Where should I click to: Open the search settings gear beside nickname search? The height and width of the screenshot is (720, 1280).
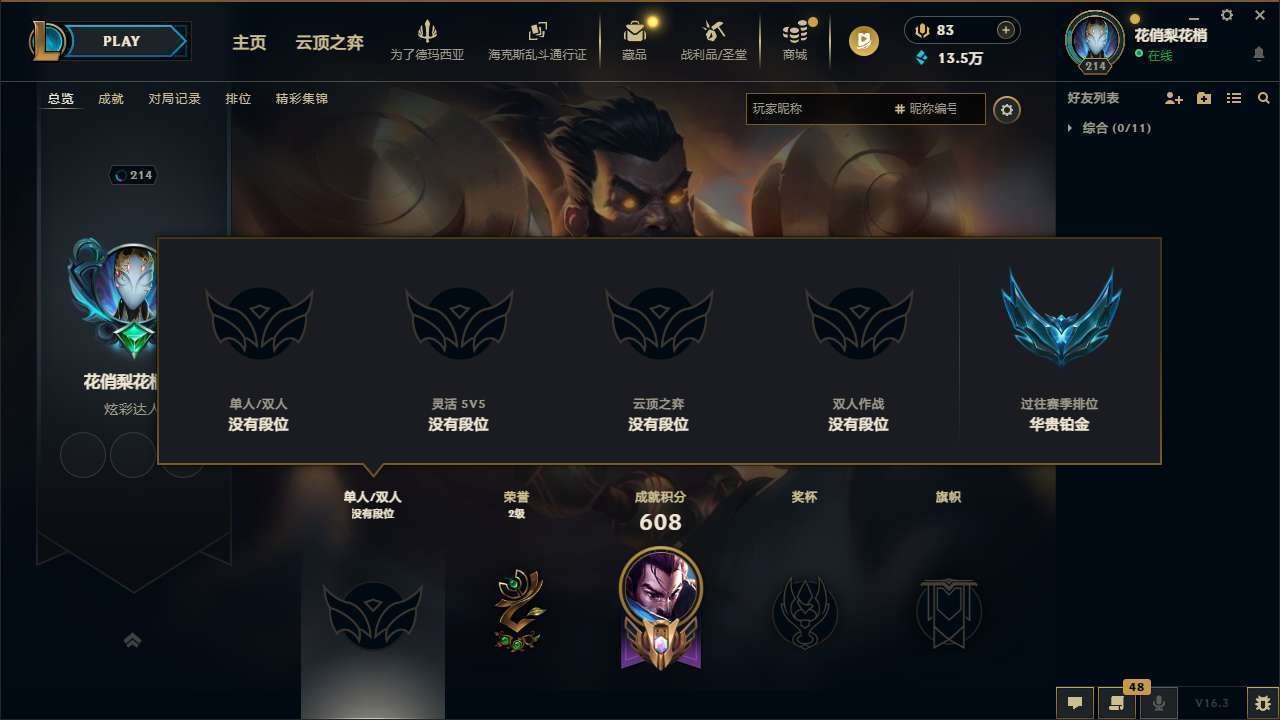tap(1007, 110)
